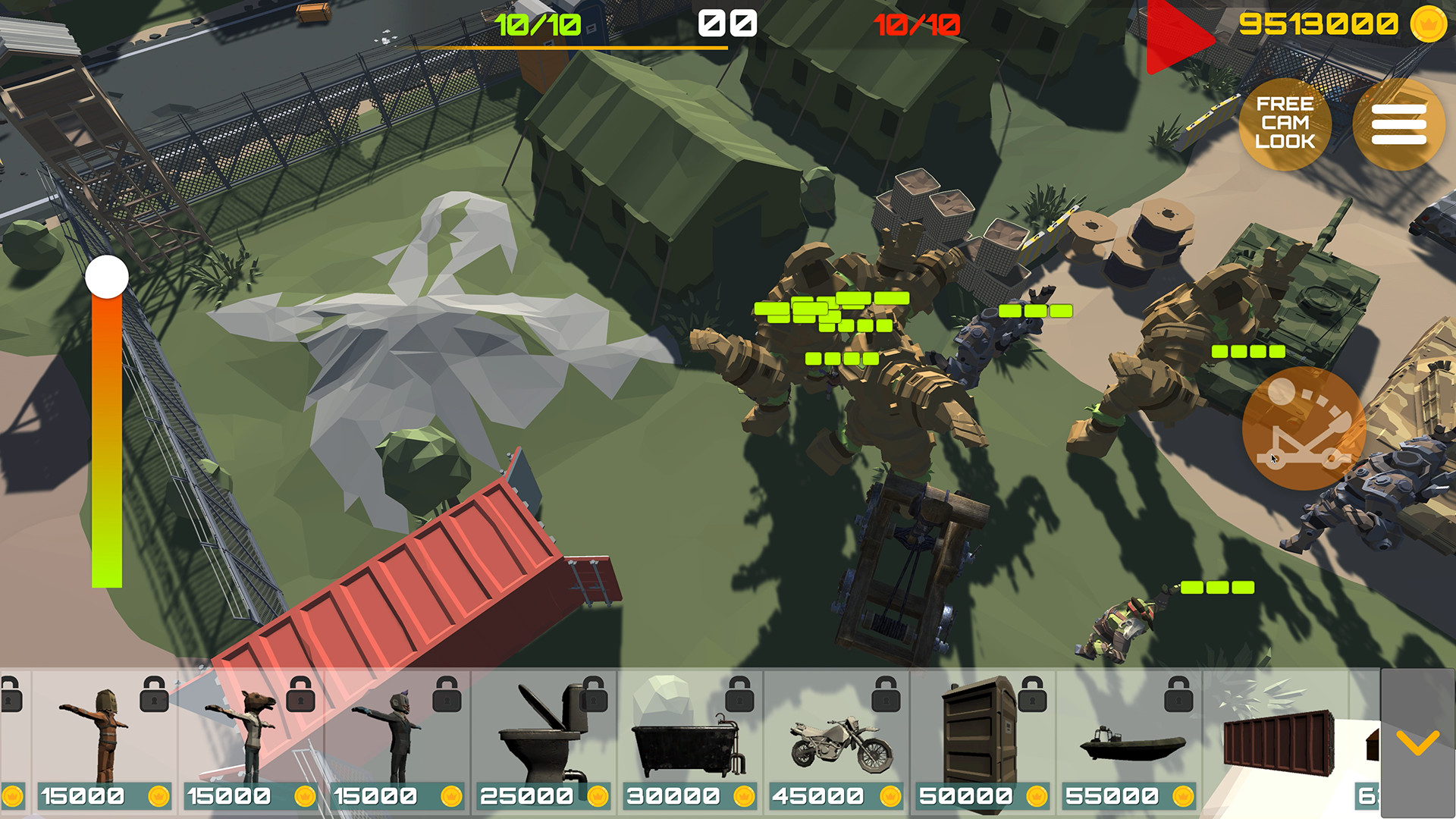Open the hamburger menu in the top right
1456x819 pixels.
tap(1398, 124)
